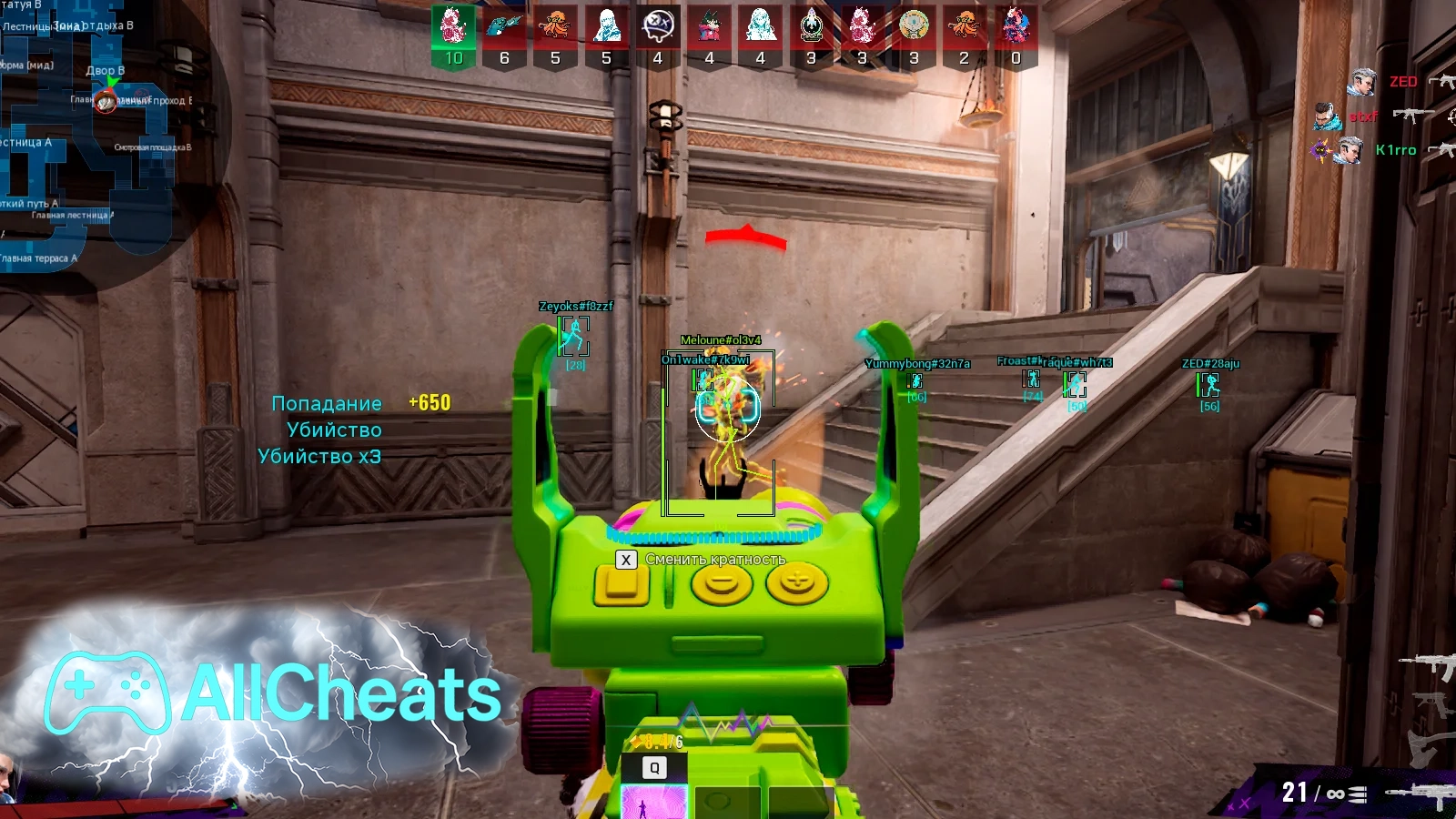Choose the last-place avatar with 0 kills
1456x819 pixels.
1016,27
